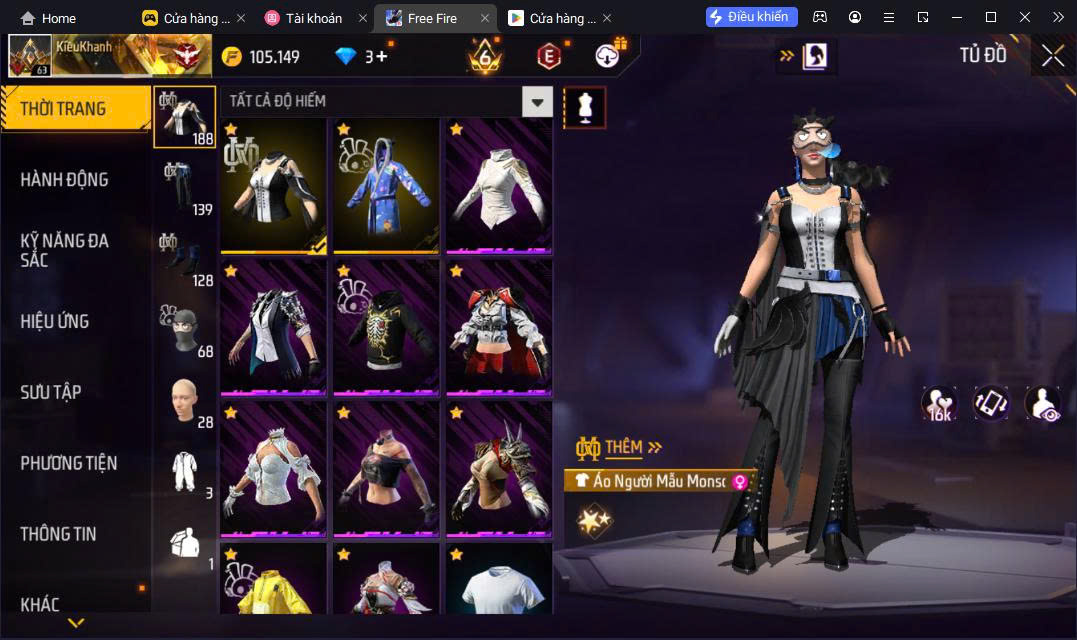This screenshot has width=1077, height=640.
Task: Open the Sưu Tập section
Action: [x=51, y=392]
